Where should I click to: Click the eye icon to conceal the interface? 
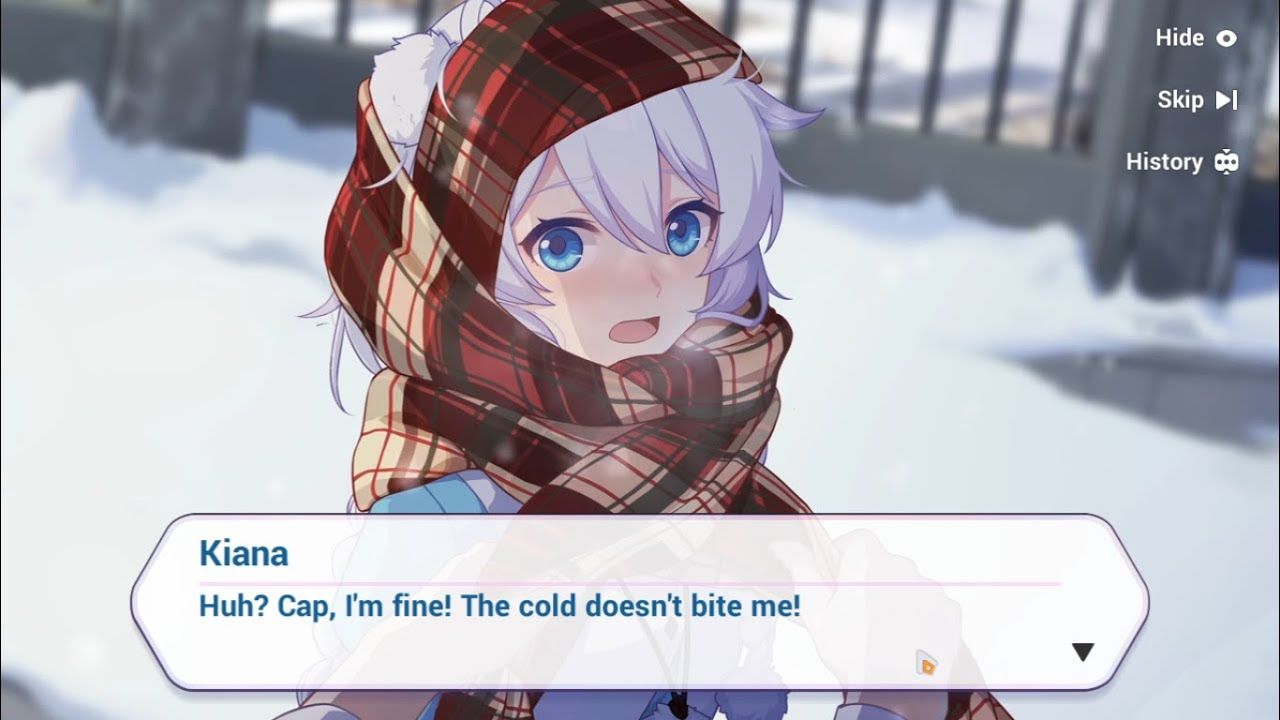tap(1225, 38)
